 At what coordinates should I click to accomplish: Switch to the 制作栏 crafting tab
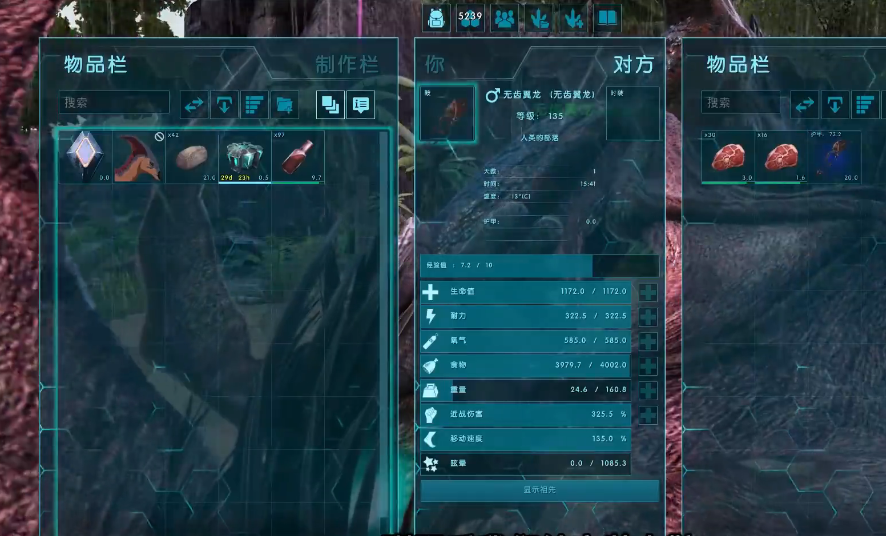coord(347,65)
